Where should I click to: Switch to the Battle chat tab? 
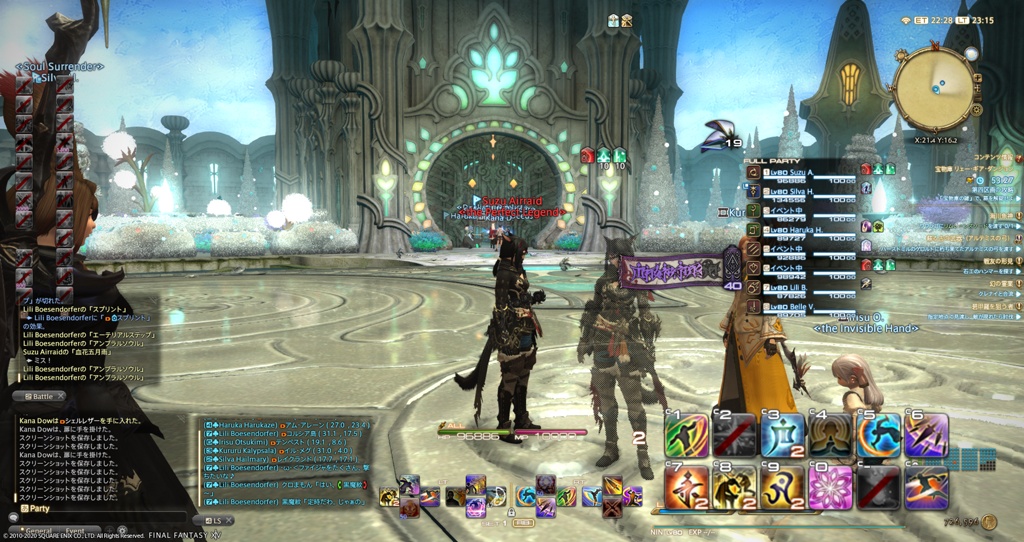37,396
